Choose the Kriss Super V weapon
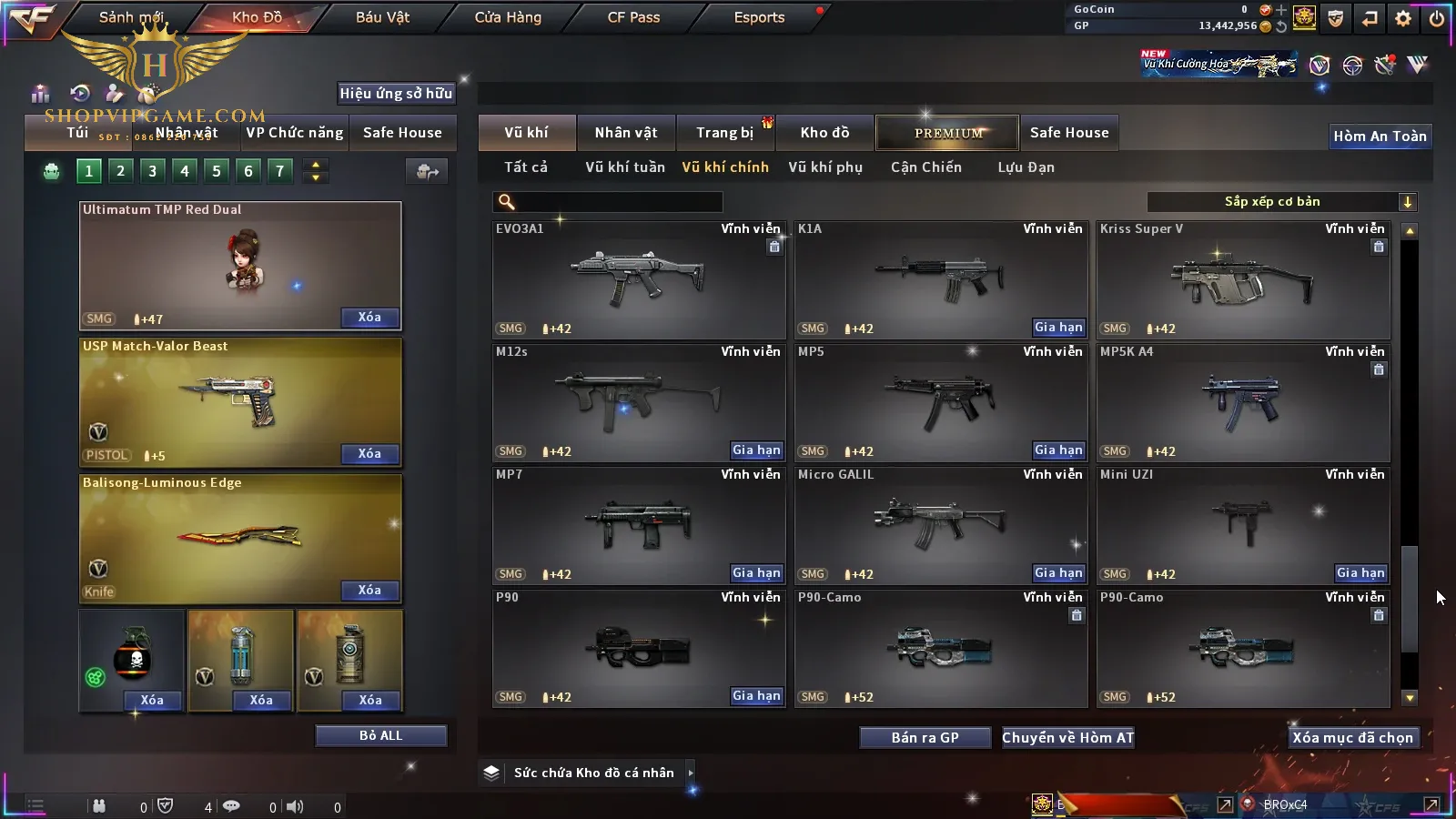1456x819 pixels. pos(1243,279)
